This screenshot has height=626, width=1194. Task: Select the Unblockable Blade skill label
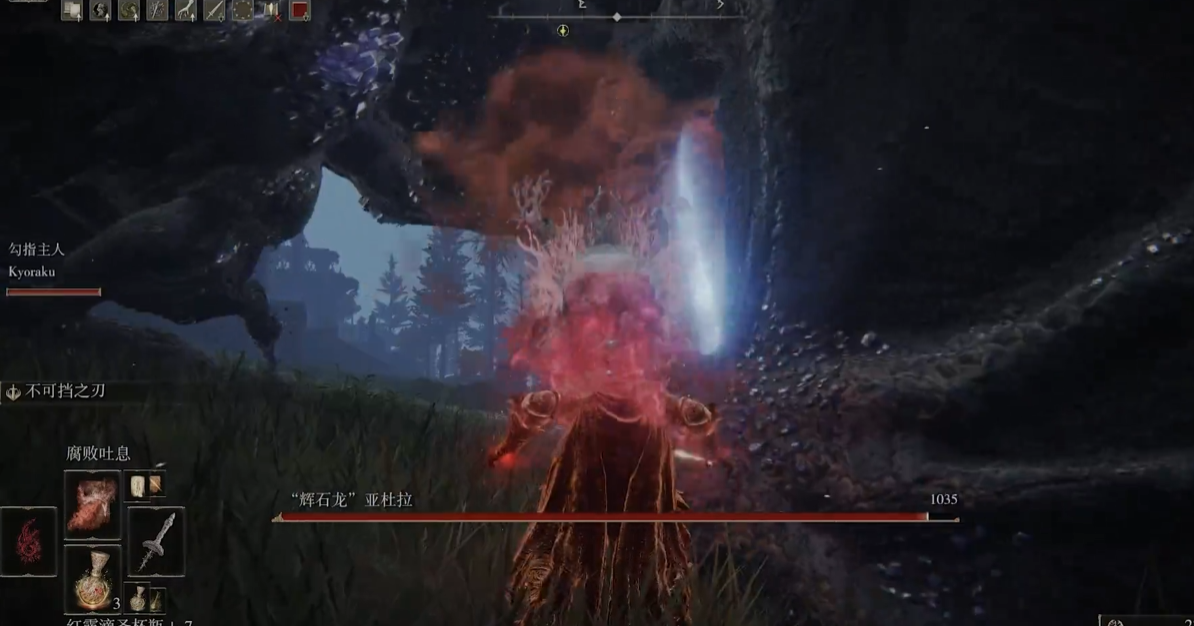pos(64,392)
